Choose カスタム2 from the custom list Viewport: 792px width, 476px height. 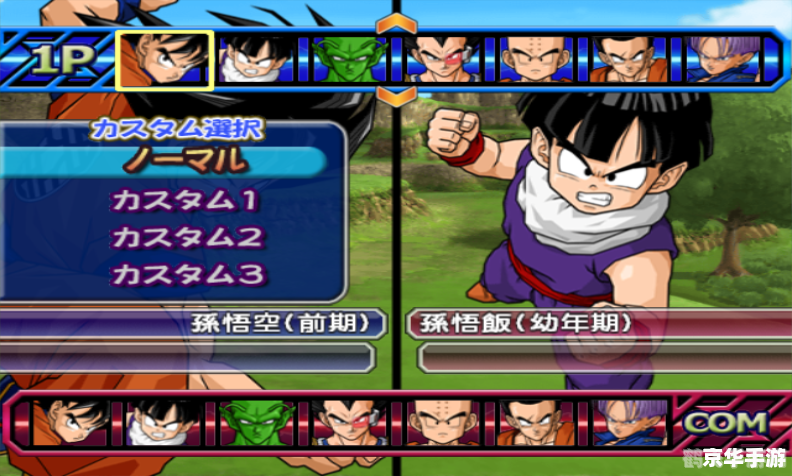point(187,237)
